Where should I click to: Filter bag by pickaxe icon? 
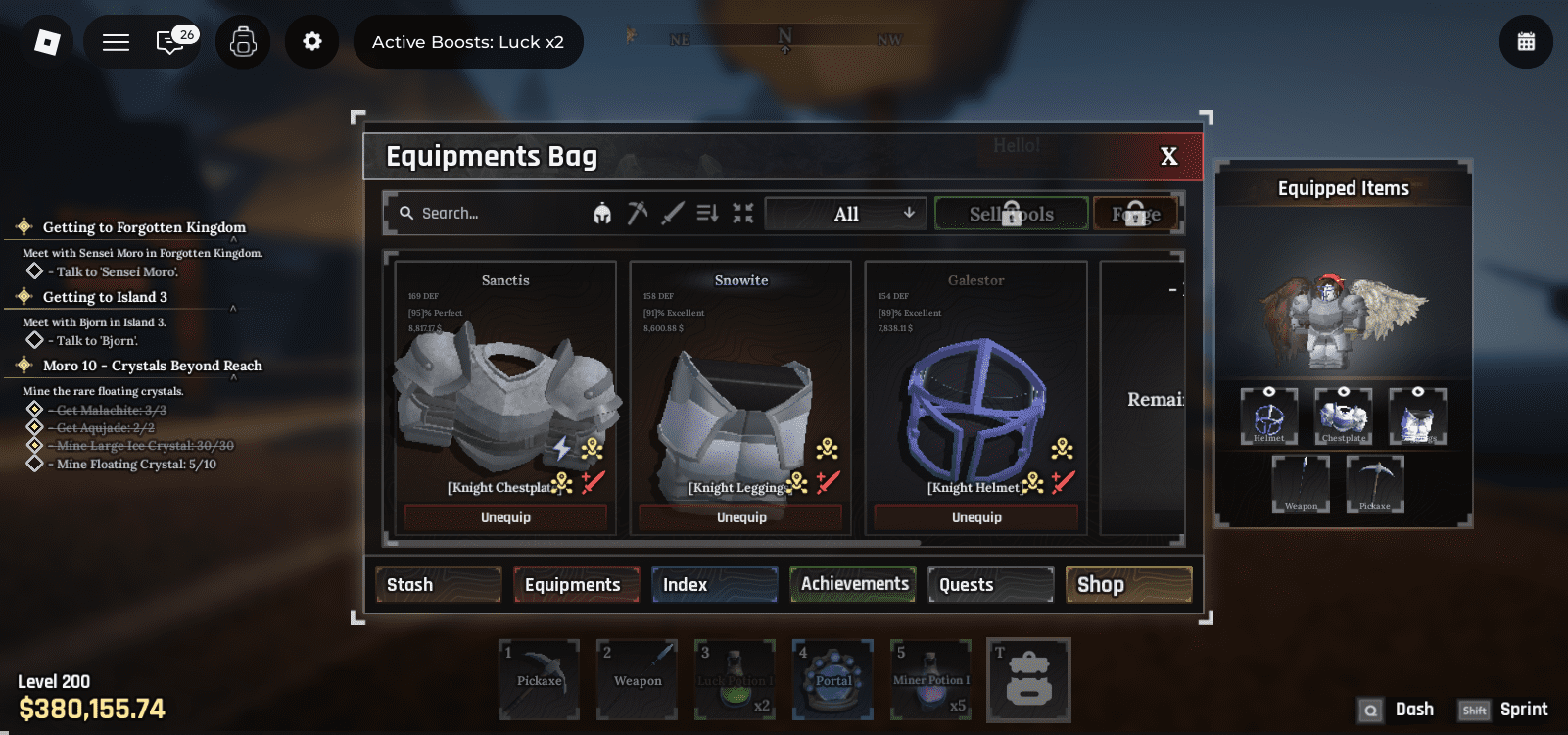point(638,213)
